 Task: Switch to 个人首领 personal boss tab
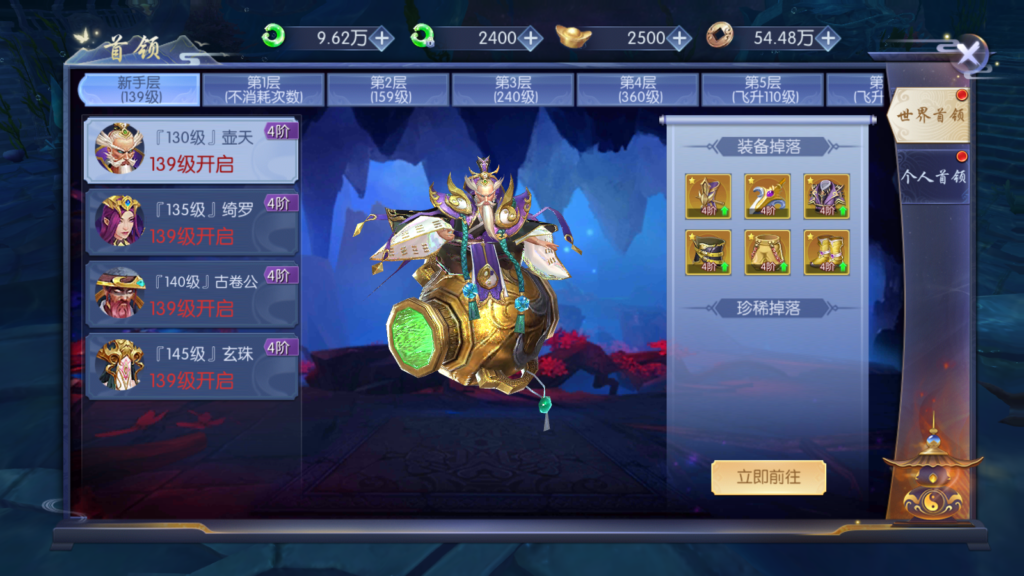(932, 177)
